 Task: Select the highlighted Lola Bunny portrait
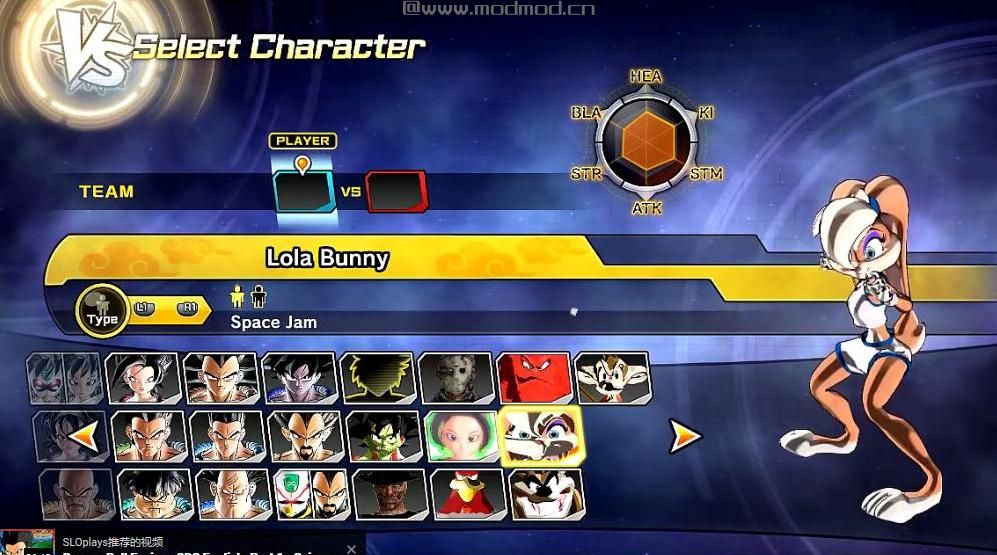tap(540, 436)
